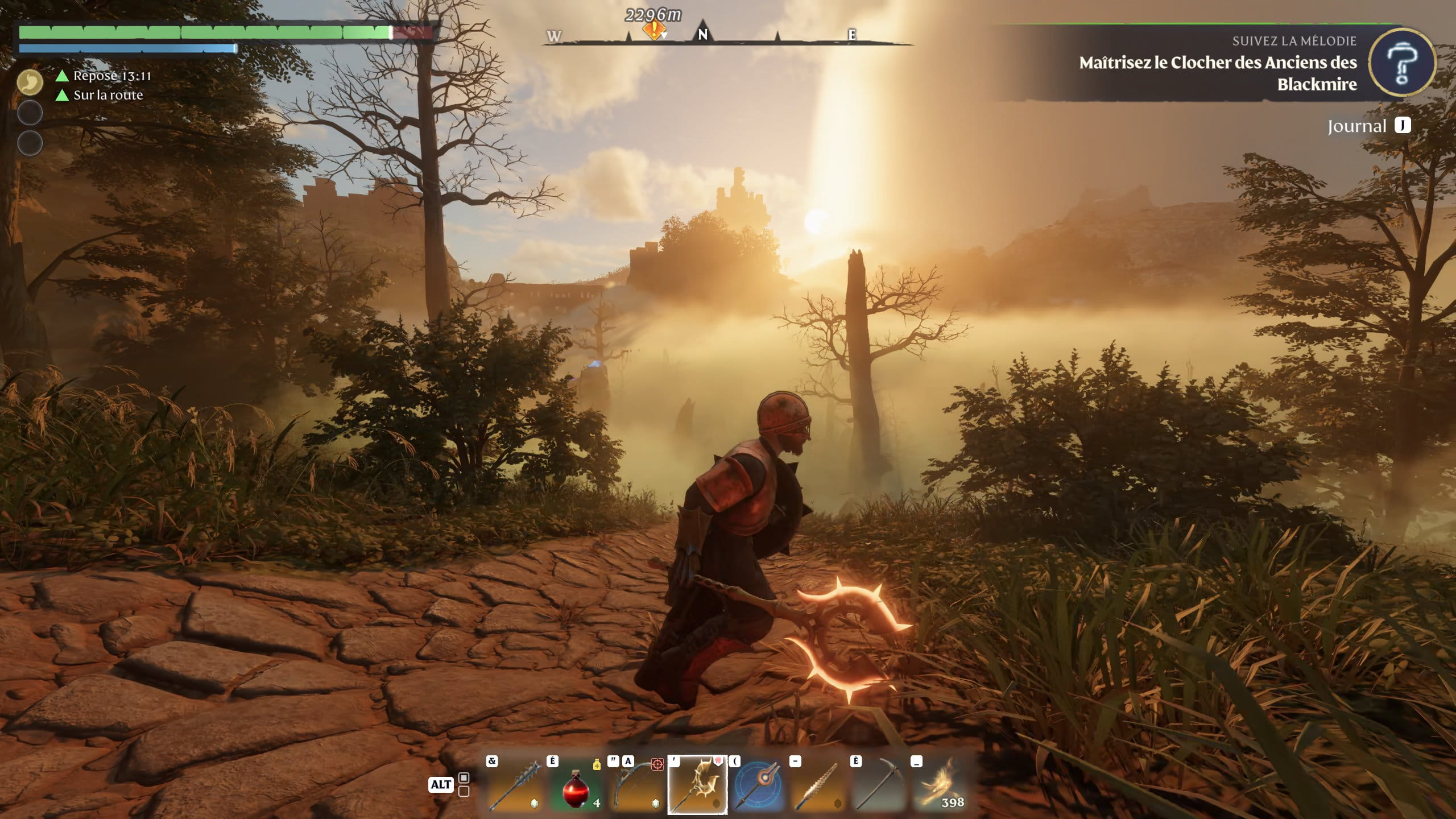The width and height of the screenshot is (1456, 819).
Task: Select the spiked mace hotbar slot
Action: (515, 785)
